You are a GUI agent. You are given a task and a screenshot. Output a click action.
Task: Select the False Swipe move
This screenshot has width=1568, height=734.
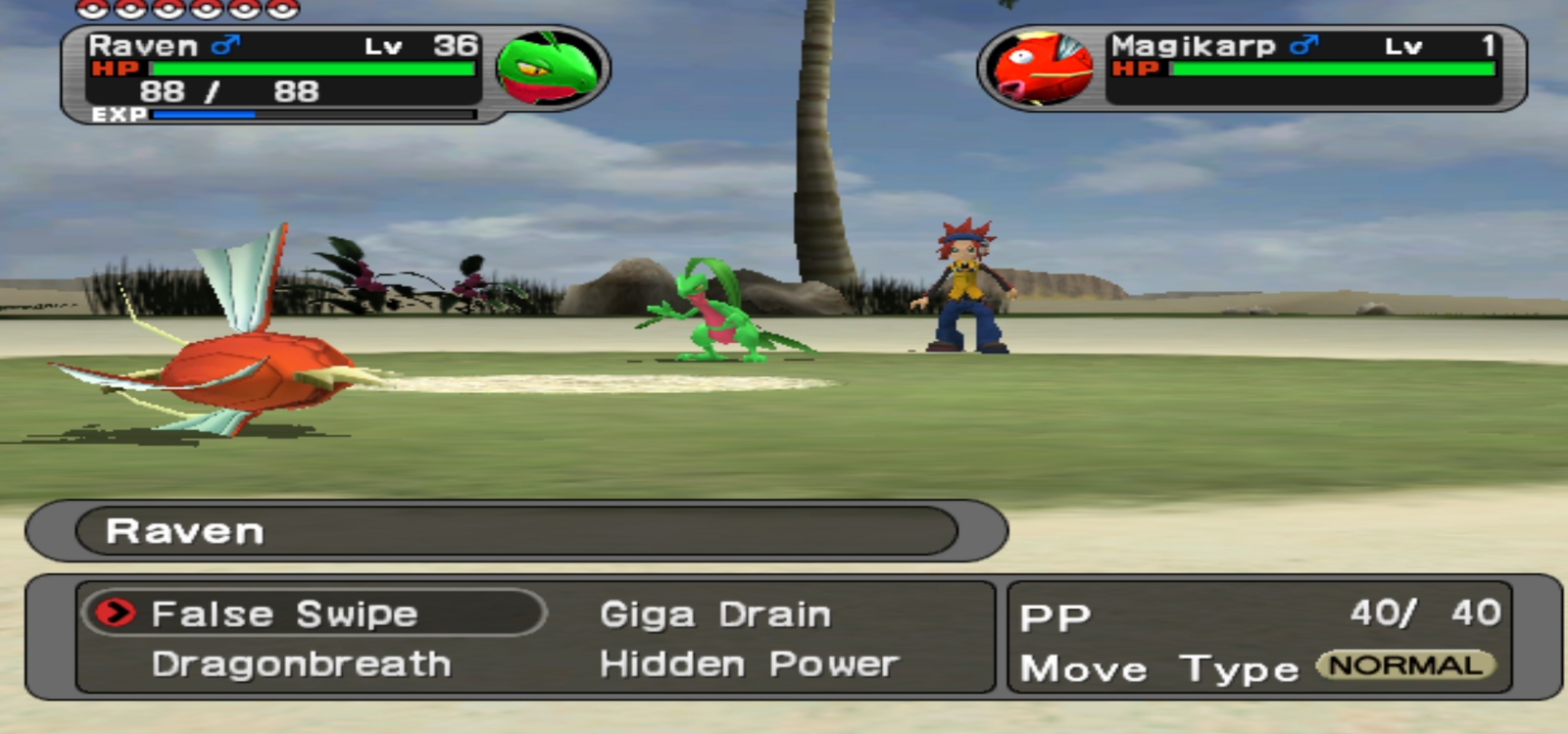pos(284,614)
